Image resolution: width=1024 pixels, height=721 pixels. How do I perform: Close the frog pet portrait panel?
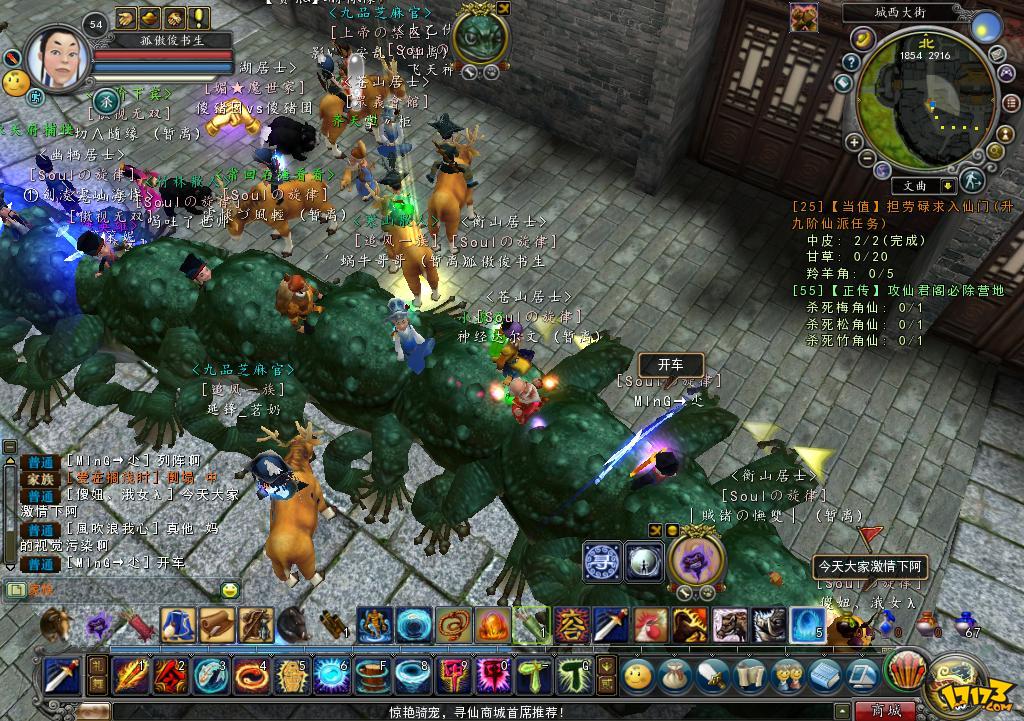coord(503,9)
